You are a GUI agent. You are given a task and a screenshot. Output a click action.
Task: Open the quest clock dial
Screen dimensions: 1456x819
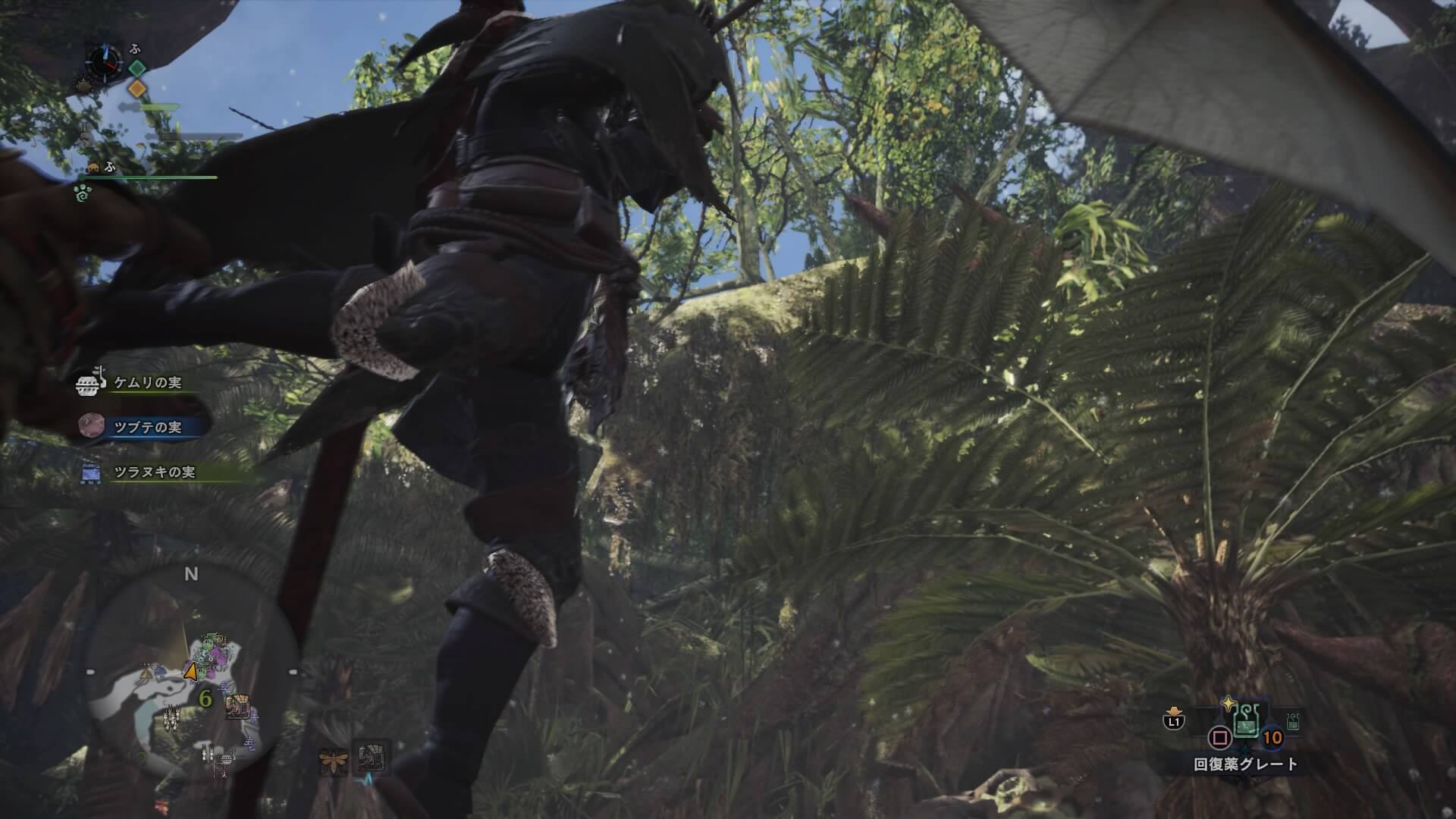click(102, 61)
